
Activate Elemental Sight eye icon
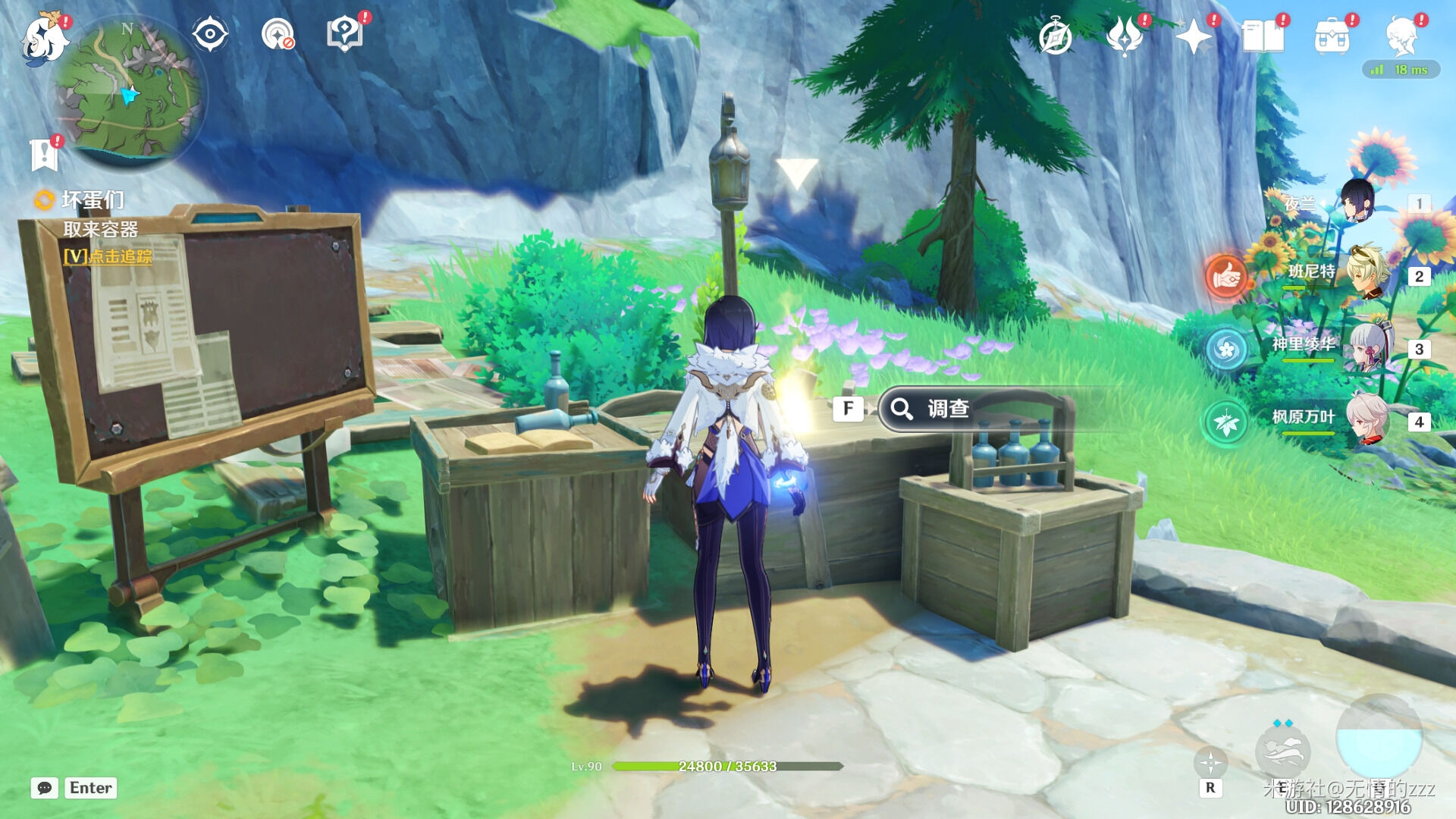(209, 32)
